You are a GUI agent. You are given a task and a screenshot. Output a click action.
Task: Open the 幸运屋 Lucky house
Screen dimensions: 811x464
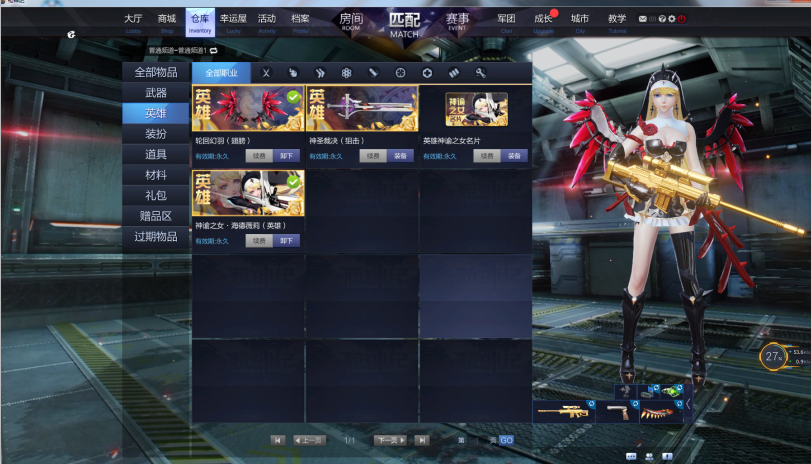[x=233, y=20]
